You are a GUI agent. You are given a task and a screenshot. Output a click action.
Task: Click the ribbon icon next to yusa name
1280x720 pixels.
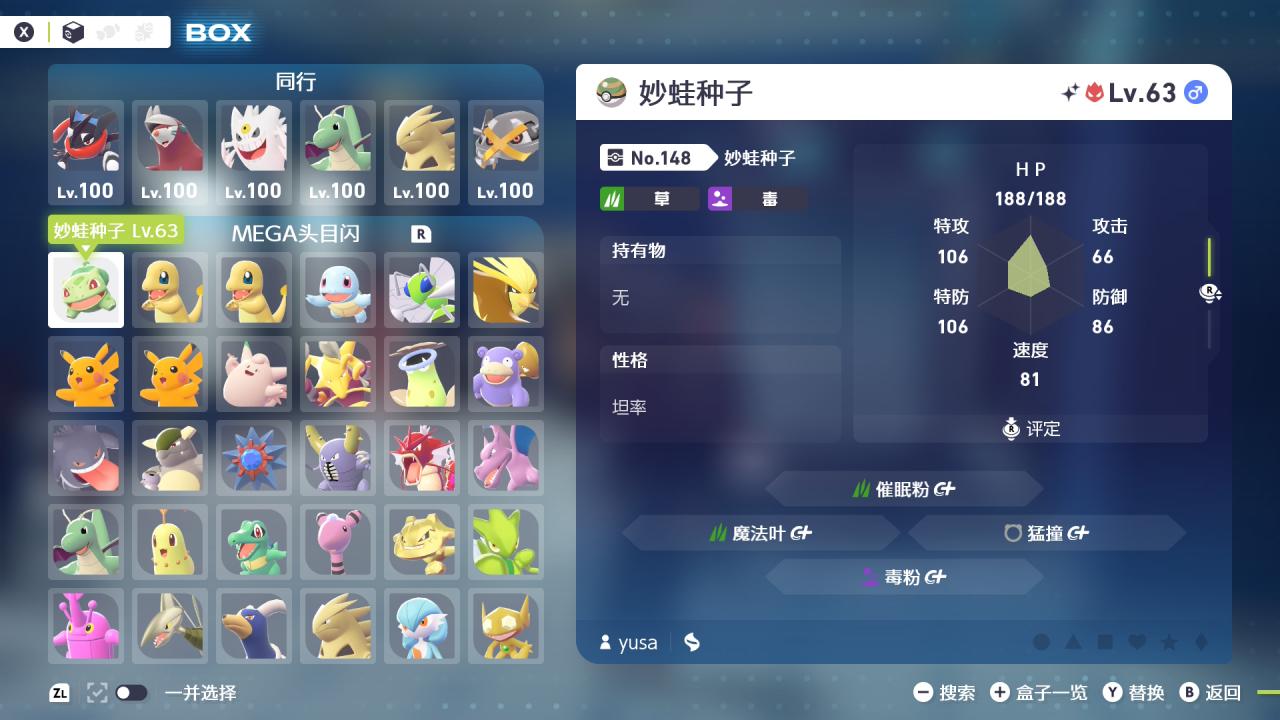pos(691,642)
